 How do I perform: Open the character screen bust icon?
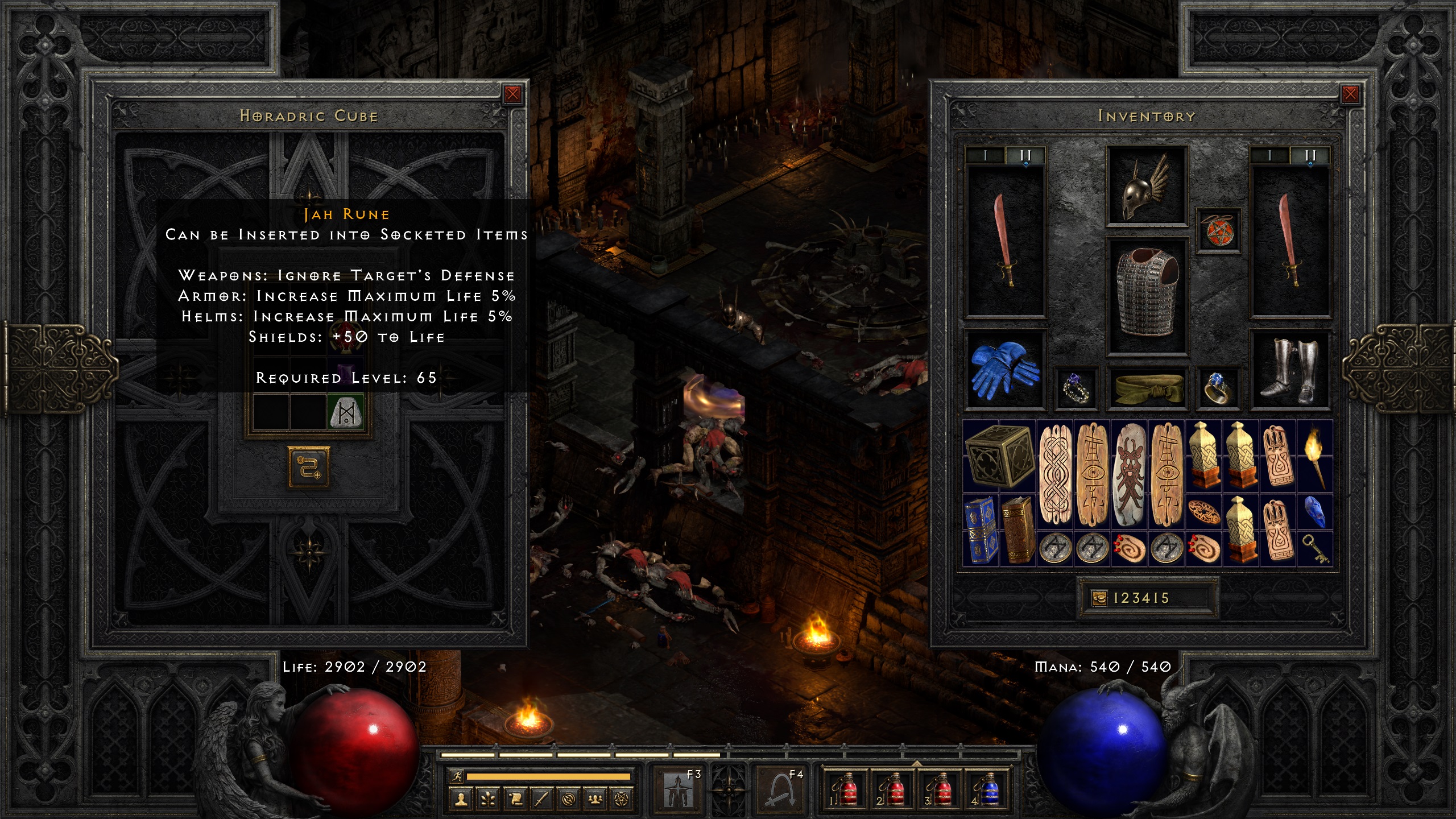(460, 799)
